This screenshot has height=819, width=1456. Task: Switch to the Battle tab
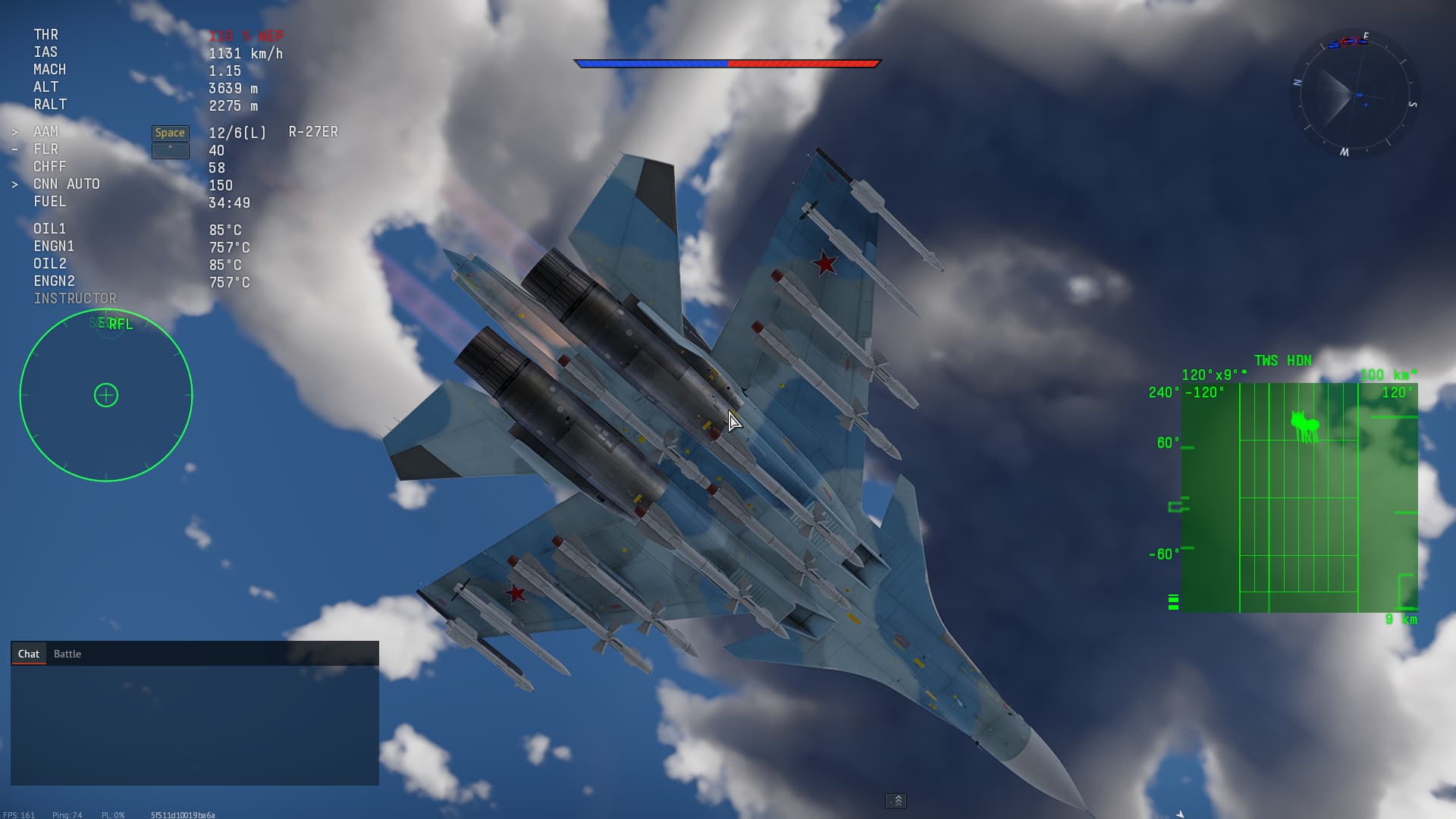pyautogui.click(x=67, y=653)
